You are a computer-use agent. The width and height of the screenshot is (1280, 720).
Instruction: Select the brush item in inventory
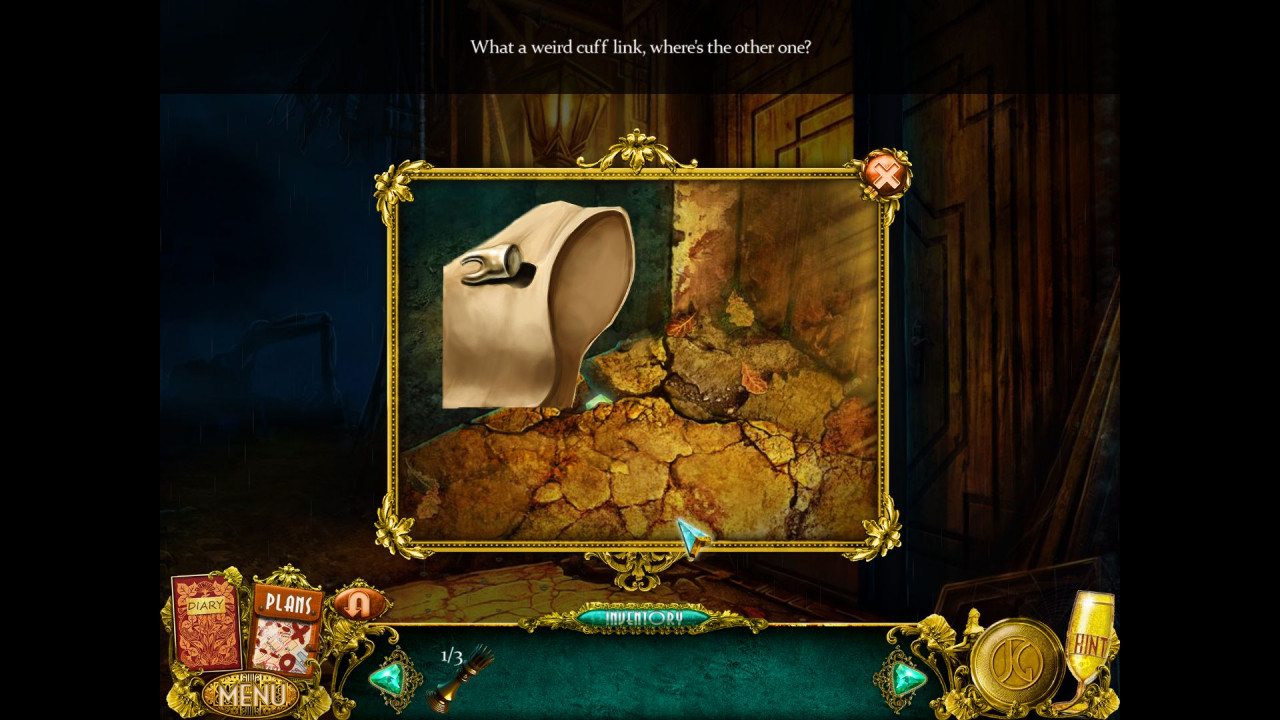(x=461, y=680)
